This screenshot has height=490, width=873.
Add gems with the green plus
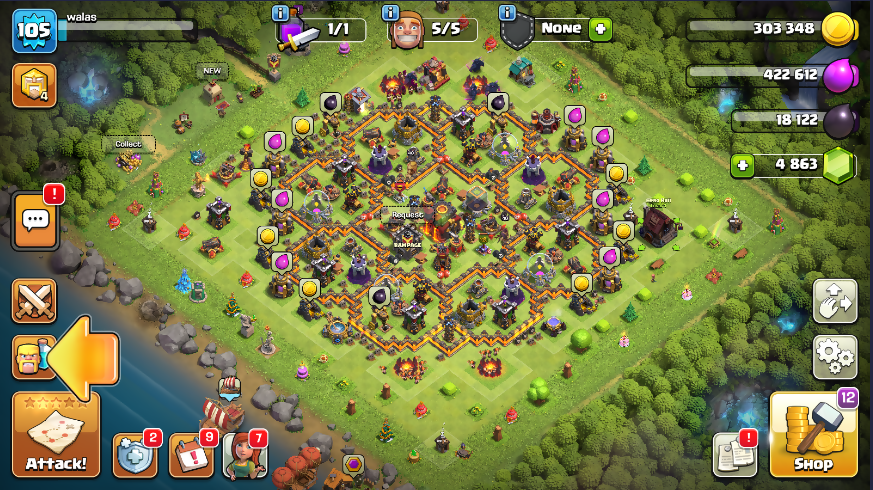click(x=742, y=165)
